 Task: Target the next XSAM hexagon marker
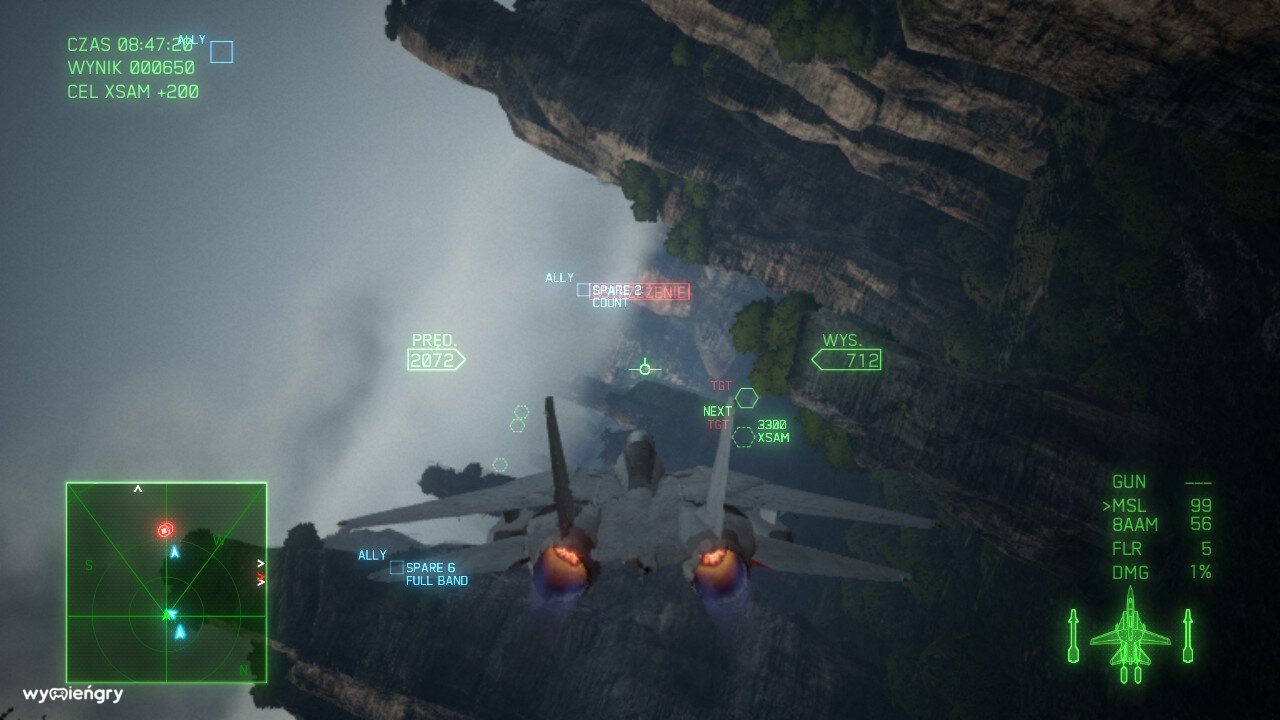pos(743,437)
